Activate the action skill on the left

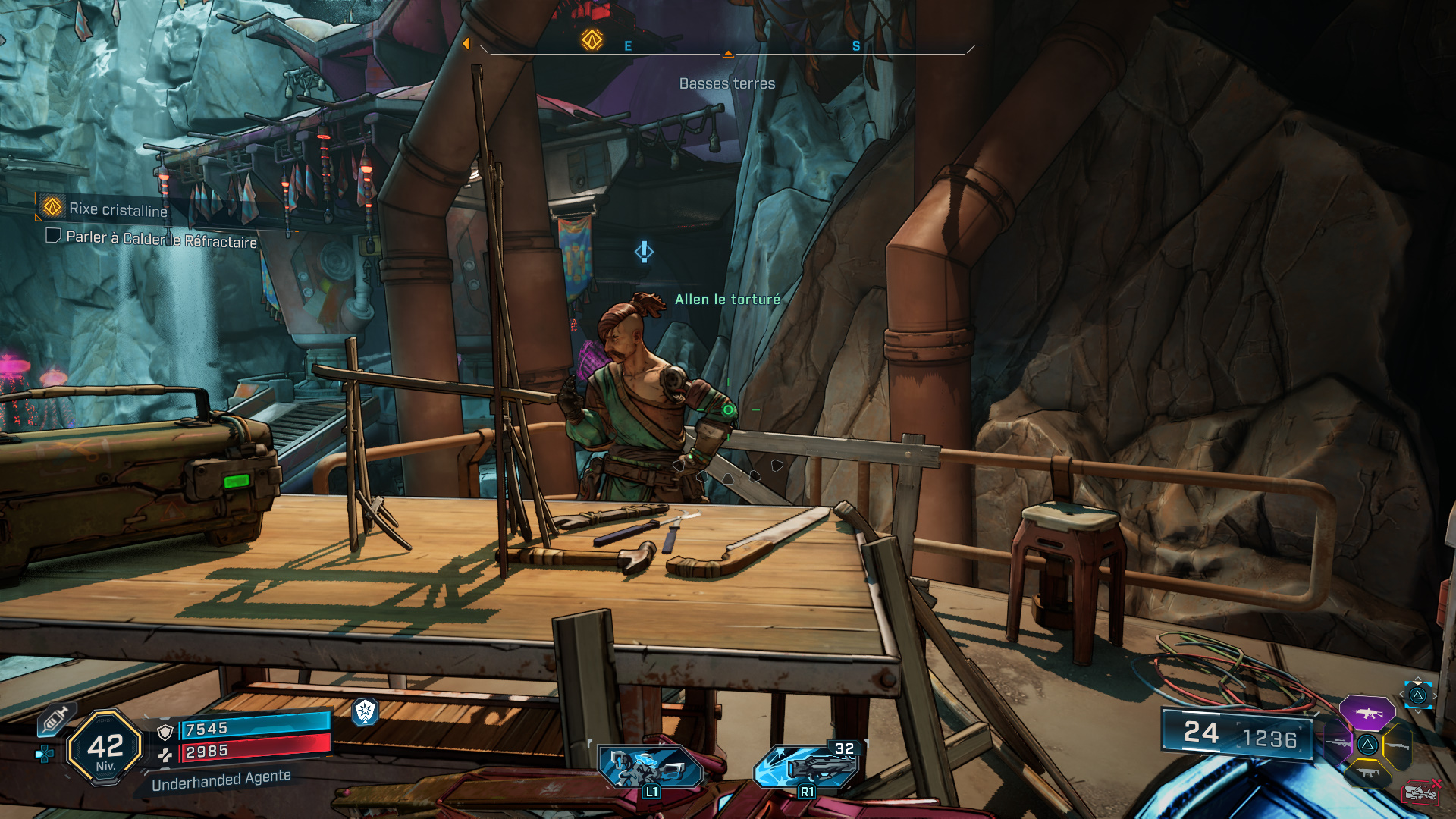click(651, 767)
